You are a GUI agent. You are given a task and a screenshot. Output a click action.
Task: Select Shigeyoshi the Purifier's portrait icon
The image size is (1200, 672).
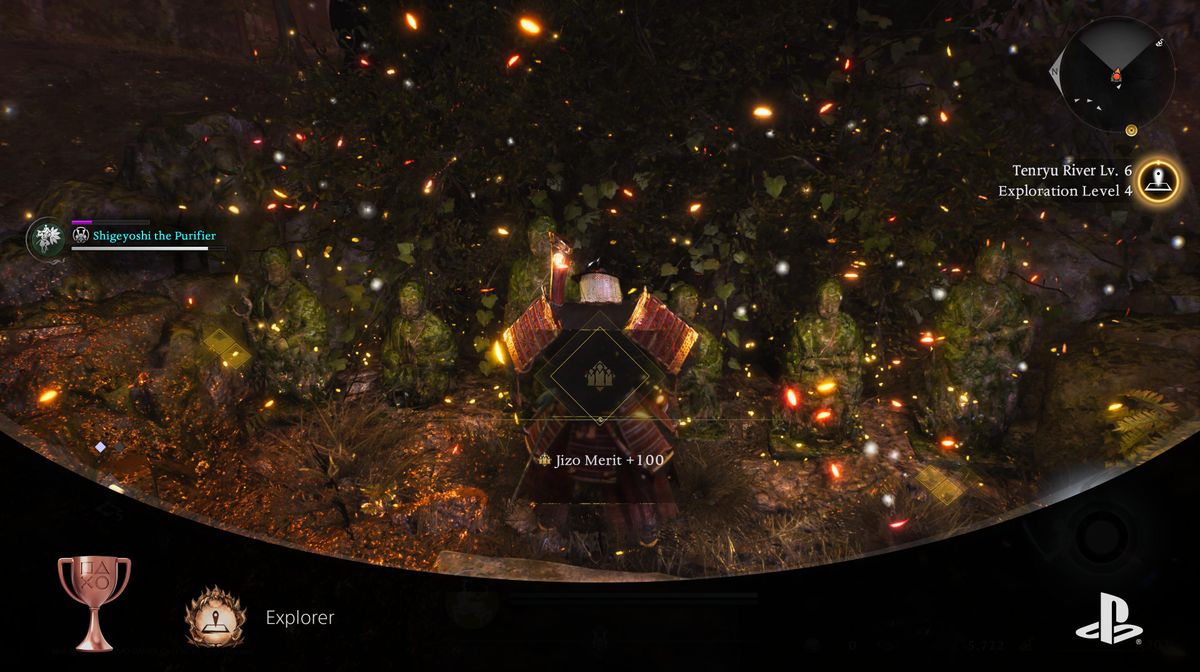pos(45,238)
